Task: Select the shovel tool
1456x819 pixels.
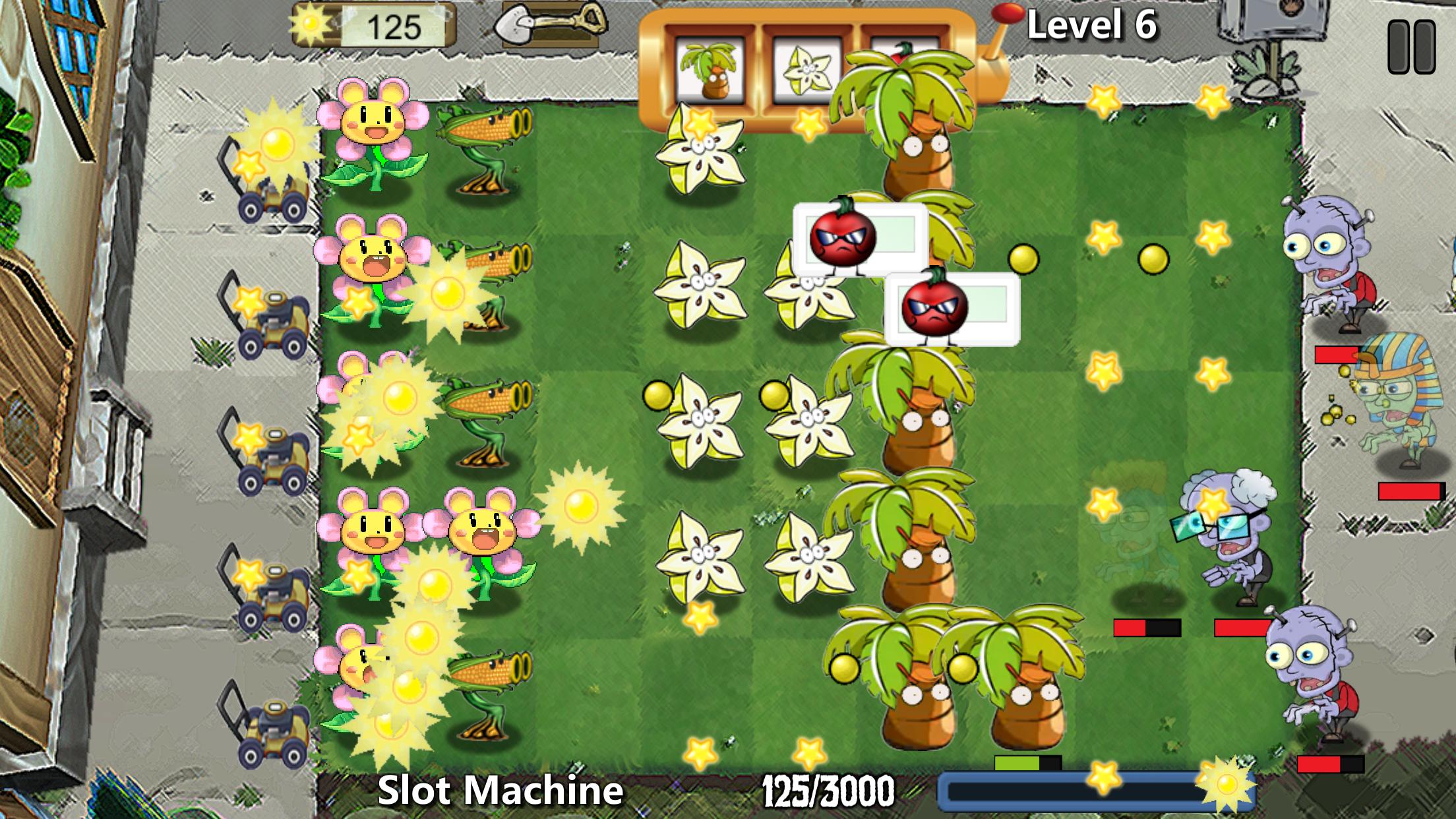Action: [x=551, y=25]
